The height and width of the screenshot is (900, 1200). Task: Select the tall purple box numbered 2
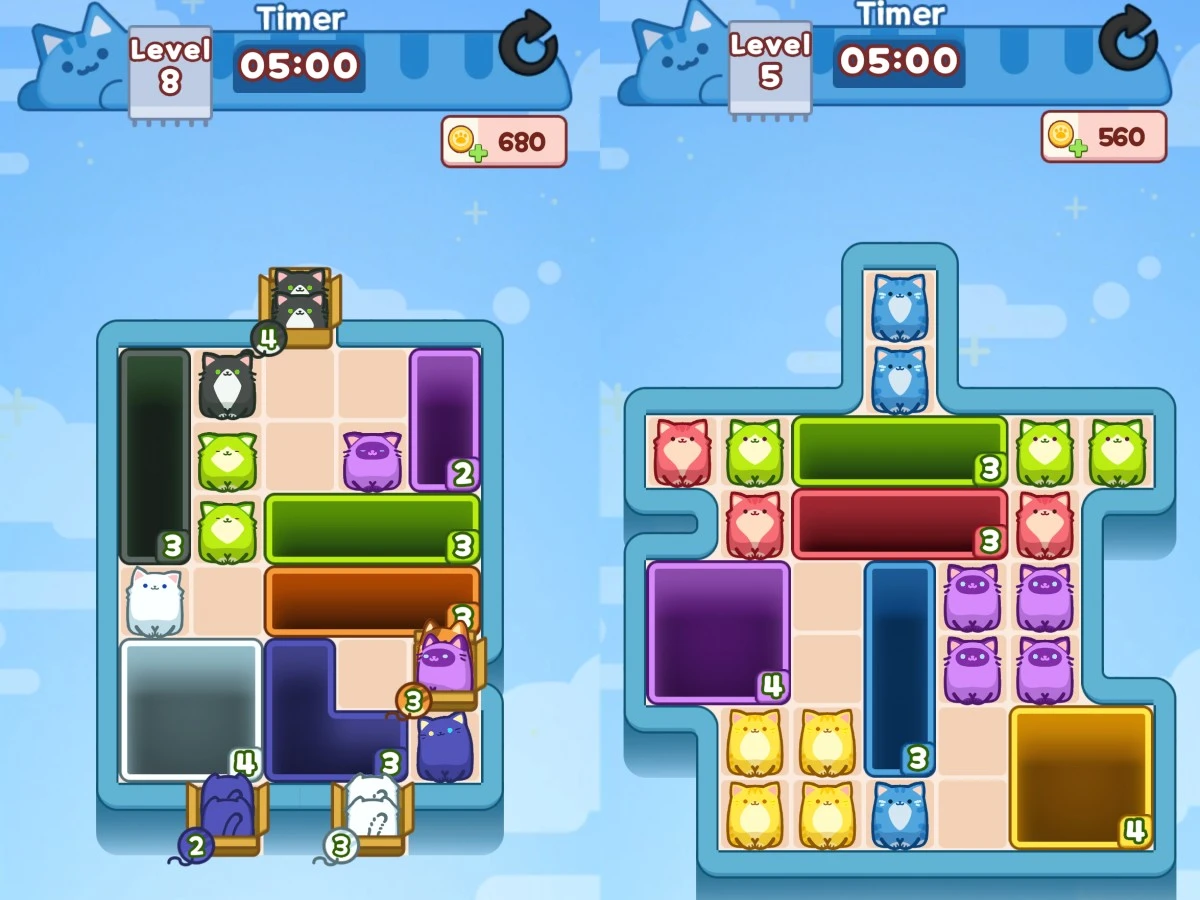coord(445,420)
